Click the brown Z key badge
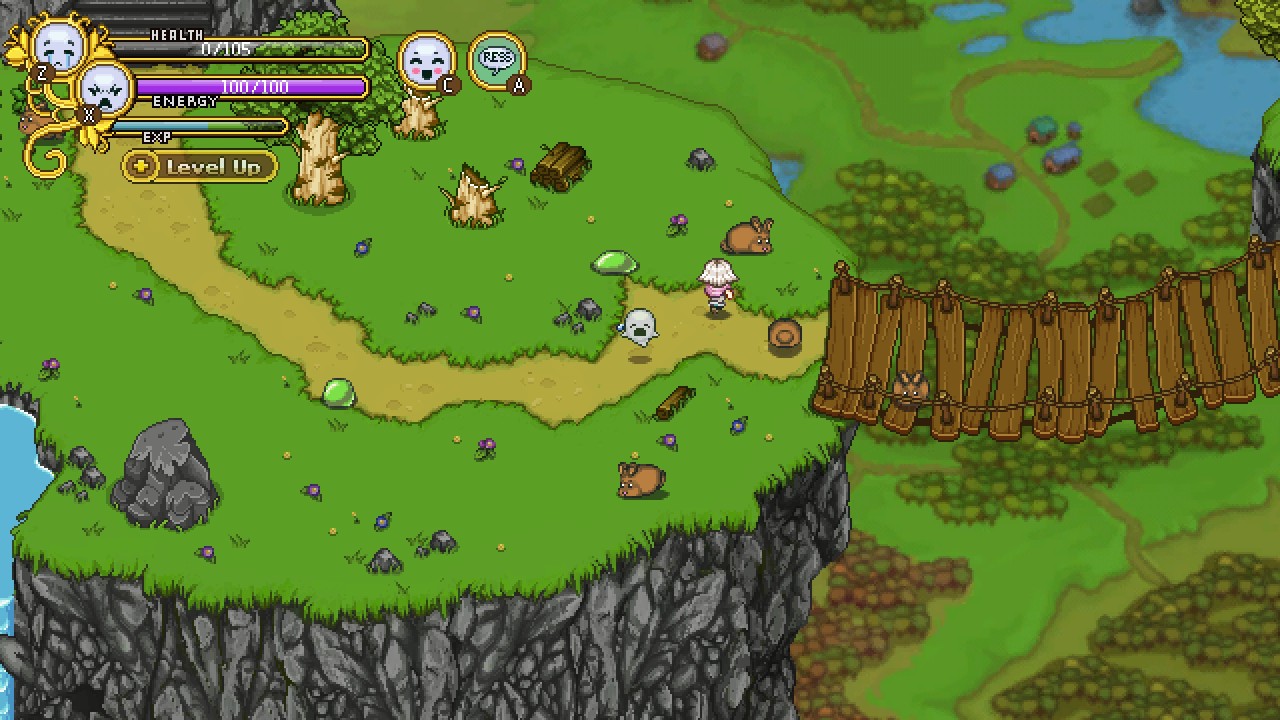 (x=40, y=72)
